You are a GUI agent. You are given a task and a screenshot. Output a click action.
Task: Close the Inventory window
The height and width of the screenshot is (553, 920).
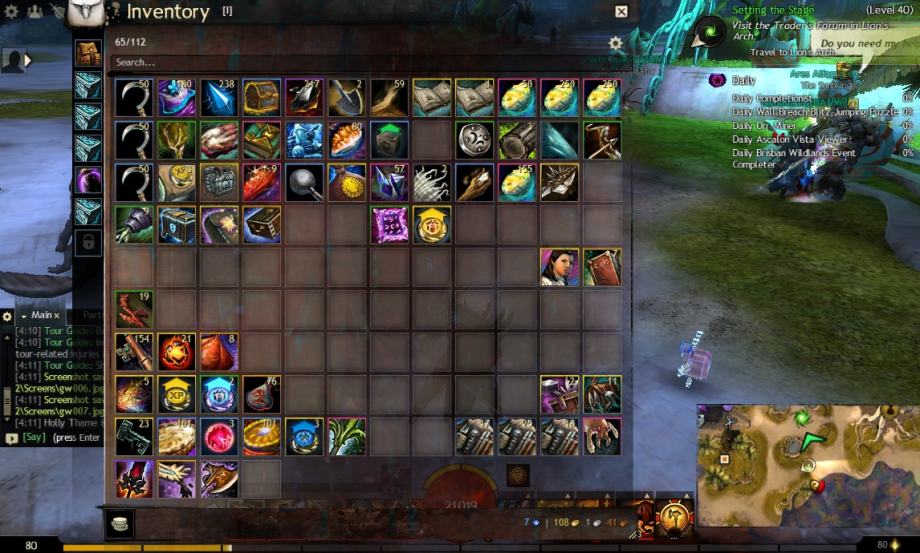coord(621,12)
